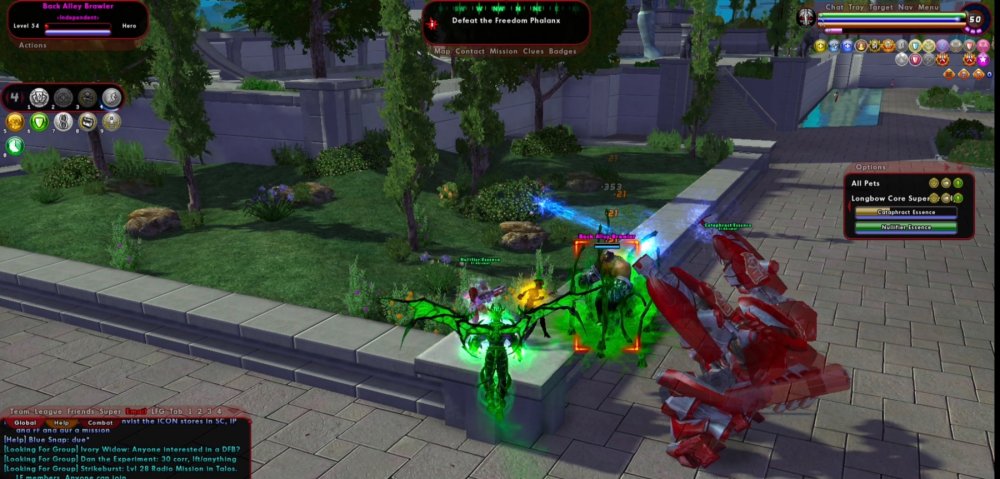Image resolution: width=1000 pixels, height=479 pixels.
Task: Open the Contact list
Action: click(x=470, y=51)
